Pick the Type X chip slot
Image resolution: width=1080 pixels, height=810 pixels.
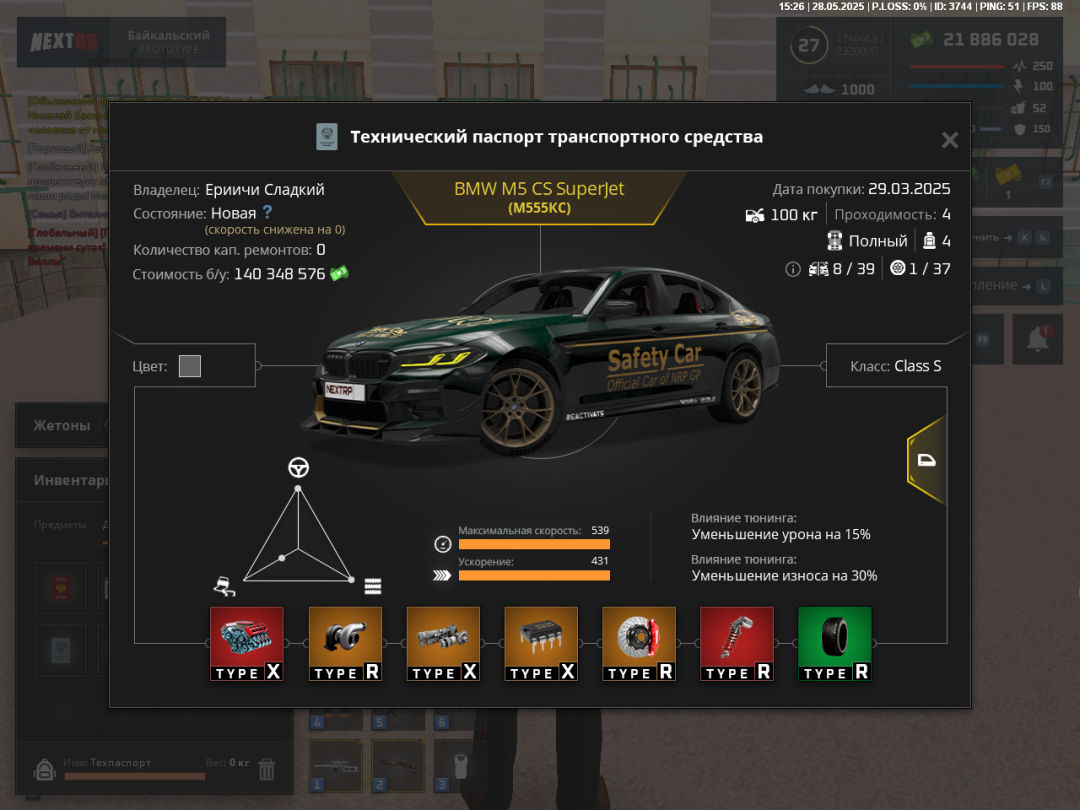541,644
